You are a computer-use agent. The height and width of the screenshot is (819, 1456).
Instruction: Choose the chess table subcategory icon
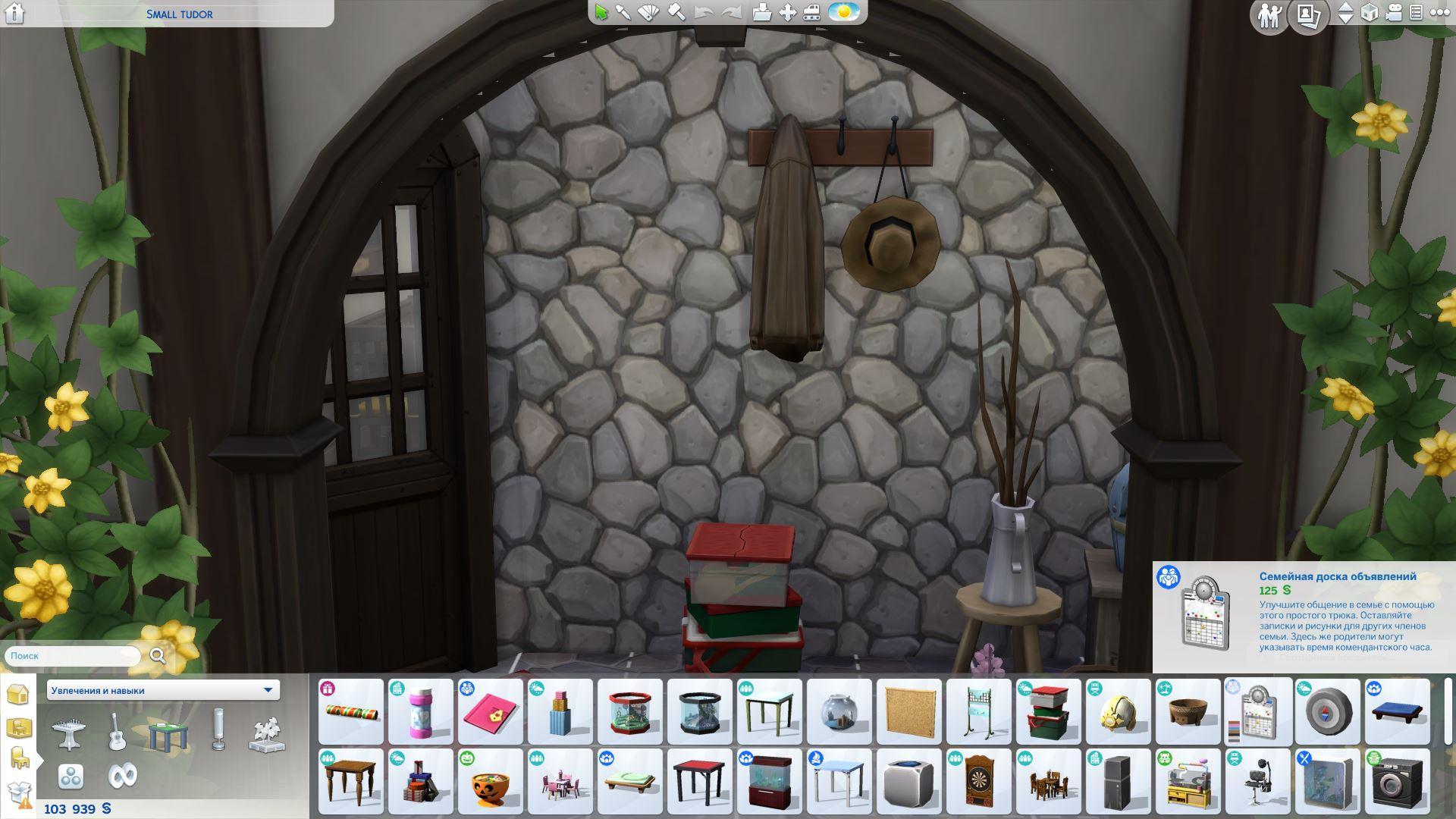(68, 733)
